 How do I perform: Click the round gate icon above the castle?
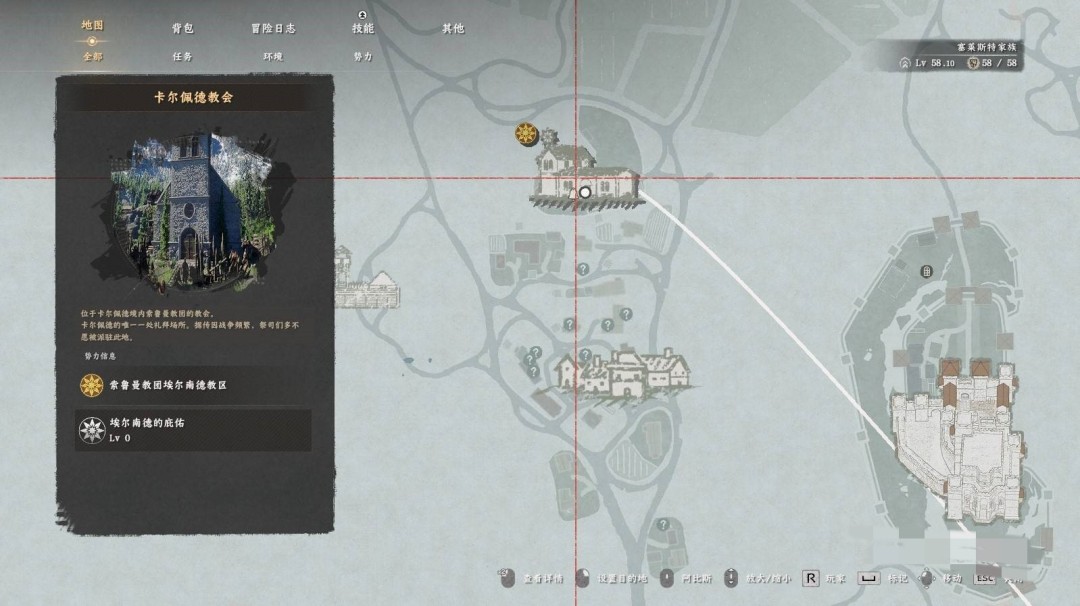click(x=927, y=270)
